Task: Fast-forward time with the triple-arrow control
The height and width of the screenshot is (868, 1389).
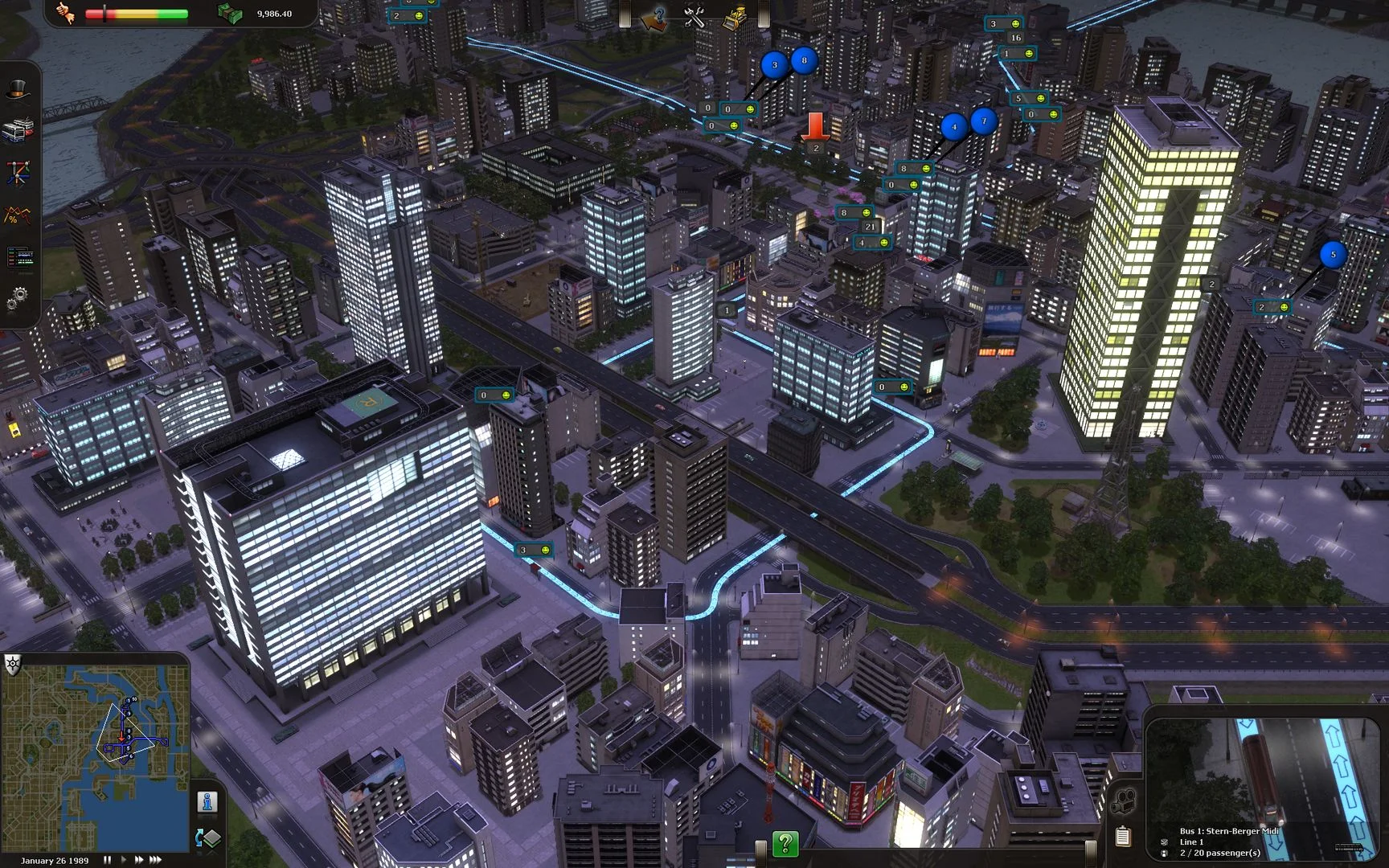Action: pyautogui.click(x=158, y=858)
